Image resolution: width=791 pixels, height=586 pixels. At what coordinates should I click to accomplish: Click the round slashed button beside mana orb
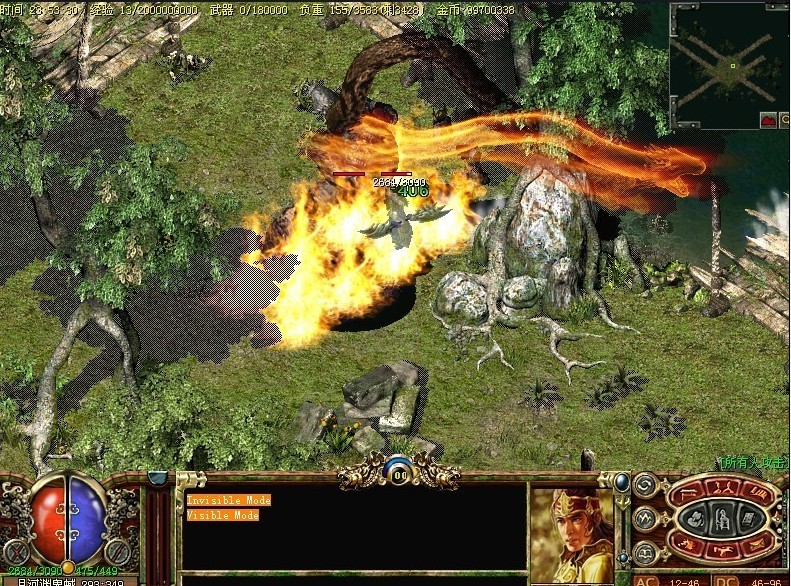pyautogui.click(x=119, y=551)
